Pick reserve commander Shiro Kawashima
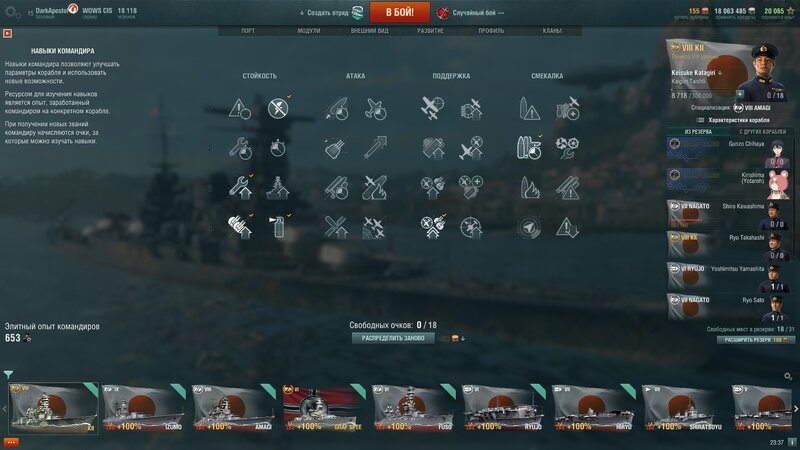This screenshot has width=800, height=450. [732, 213]
